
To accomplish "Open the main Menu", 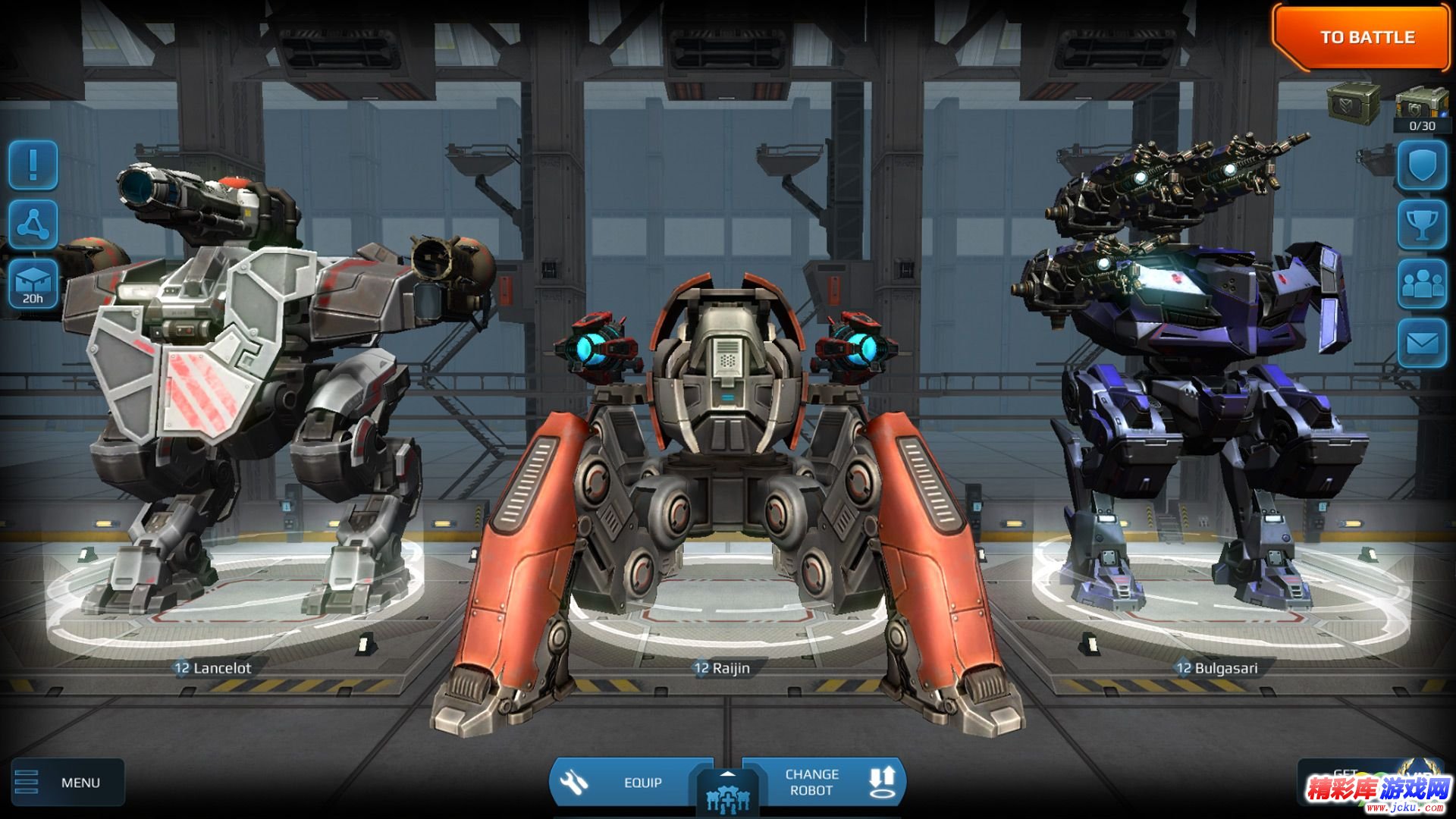I will click(x=67, y=782).
